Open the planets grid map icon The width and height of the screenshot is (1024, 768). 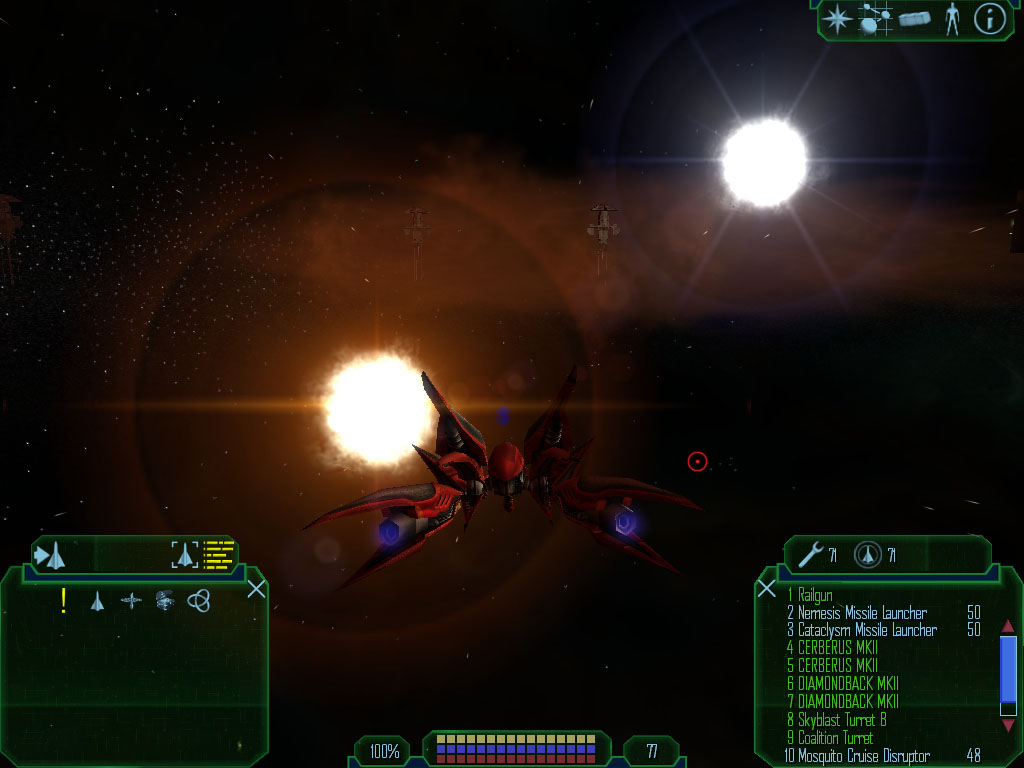[x=875, y=18]
